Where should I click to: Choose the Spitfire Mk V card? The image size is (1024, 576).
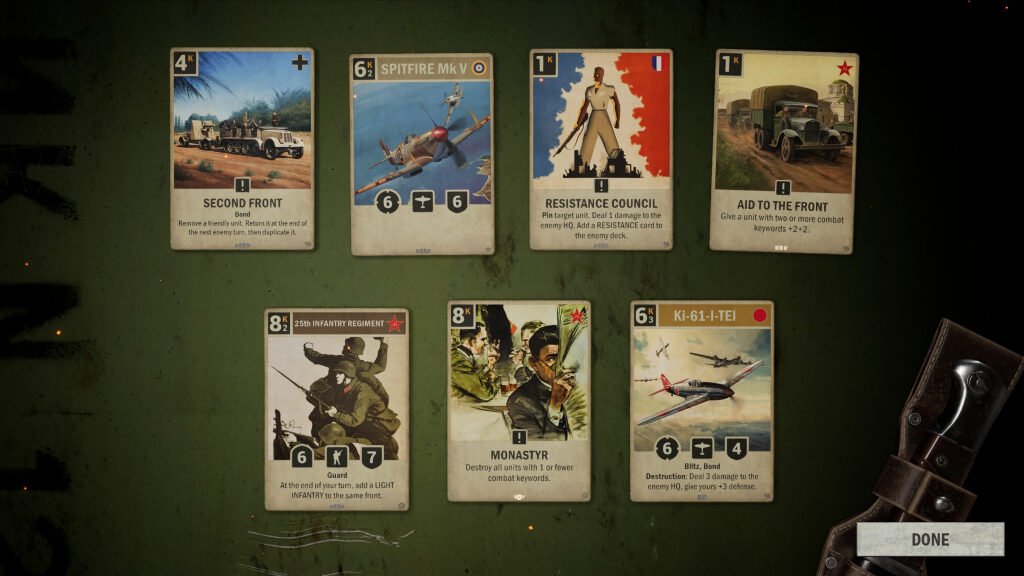click(421, 153)
